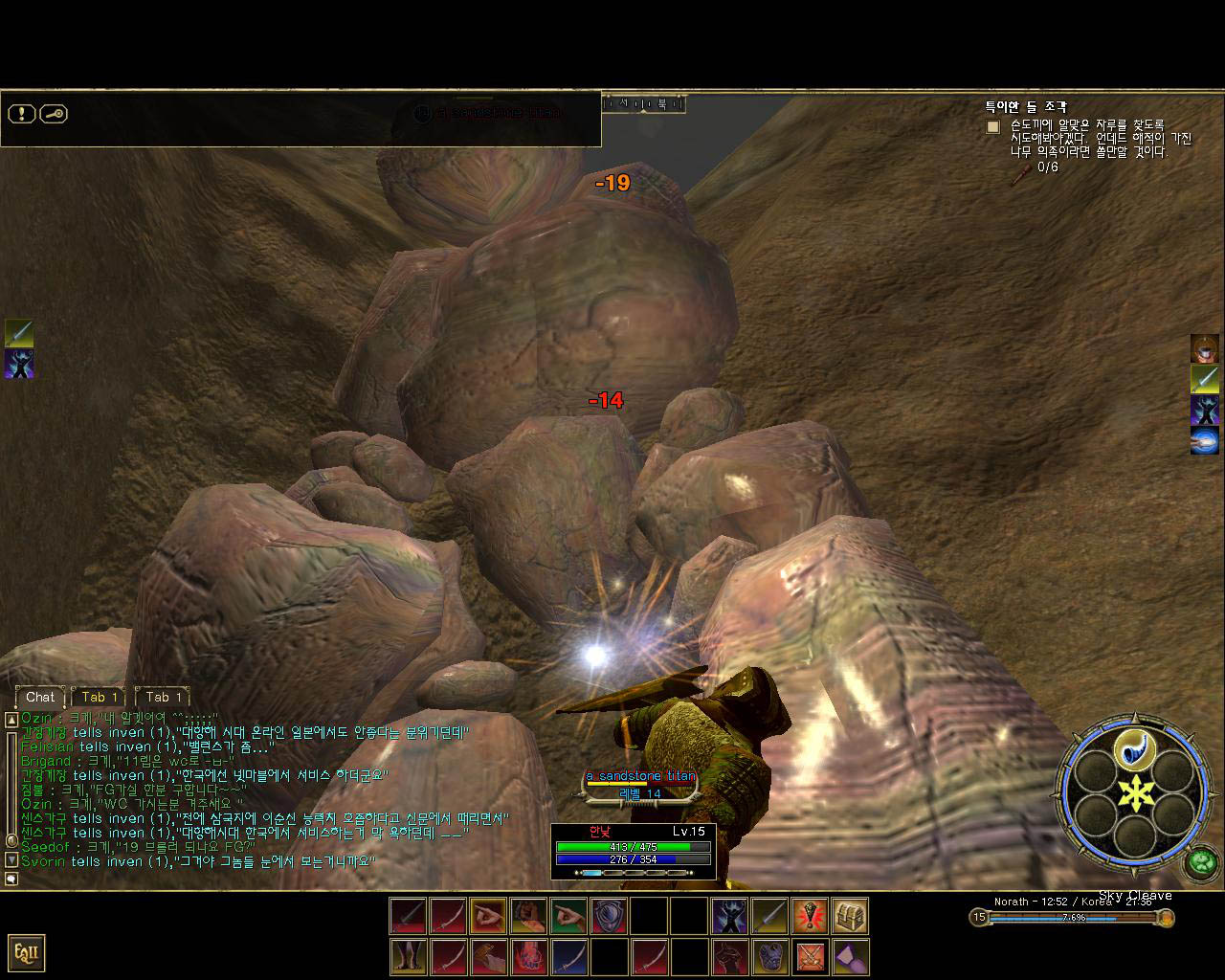Screen dimensions: 1225x980
Task: Activate the shield ability on the hotbar
Action: point(609,916)
